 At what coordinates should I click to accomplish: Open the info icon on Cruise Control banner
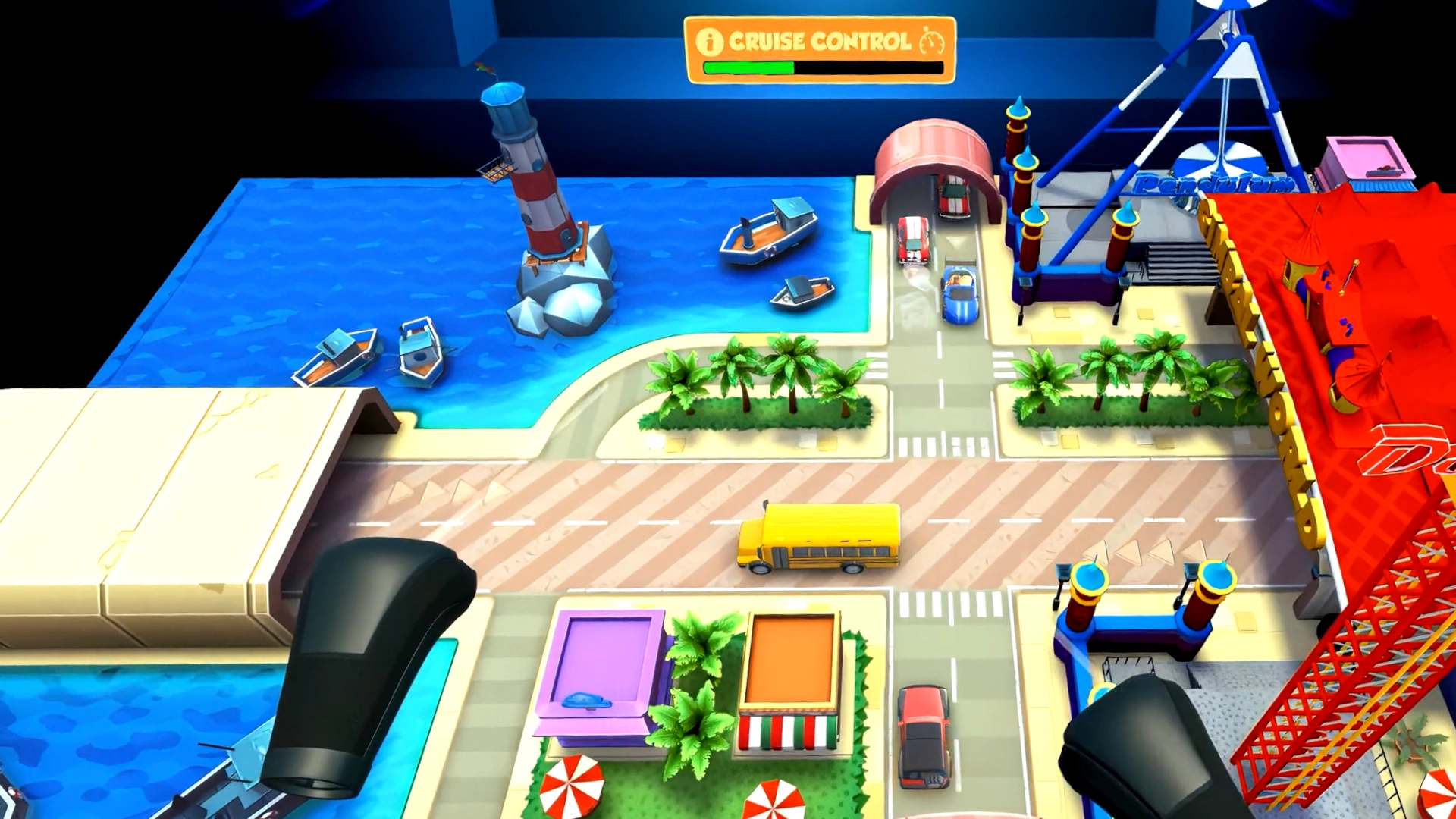point(710,42)
